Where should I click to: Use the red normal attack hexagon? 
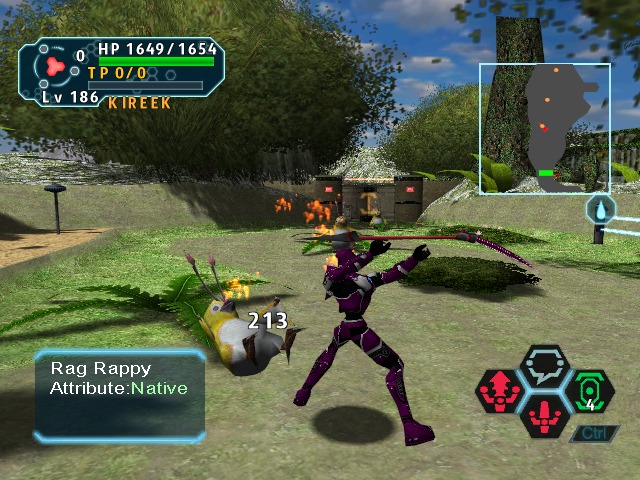(547, 414)
